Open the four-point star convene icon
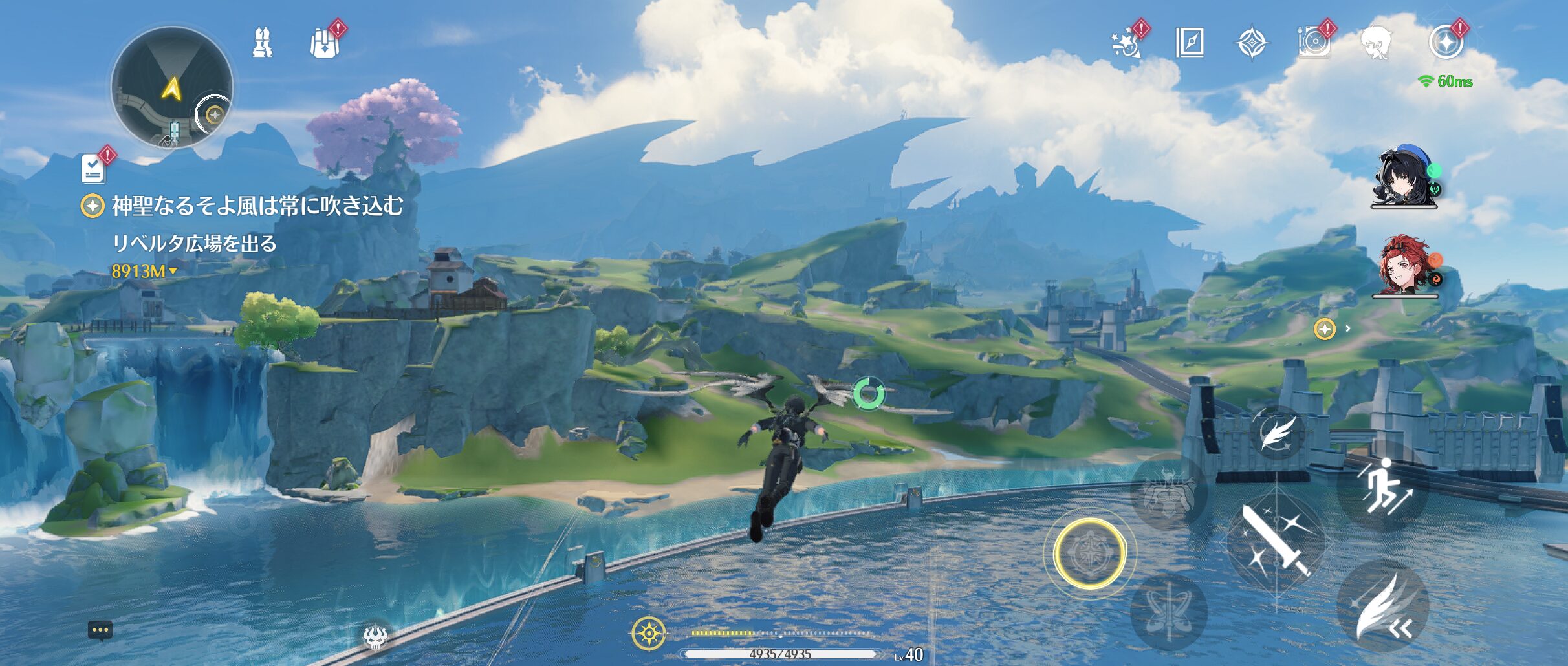 tap(1252, 43)
